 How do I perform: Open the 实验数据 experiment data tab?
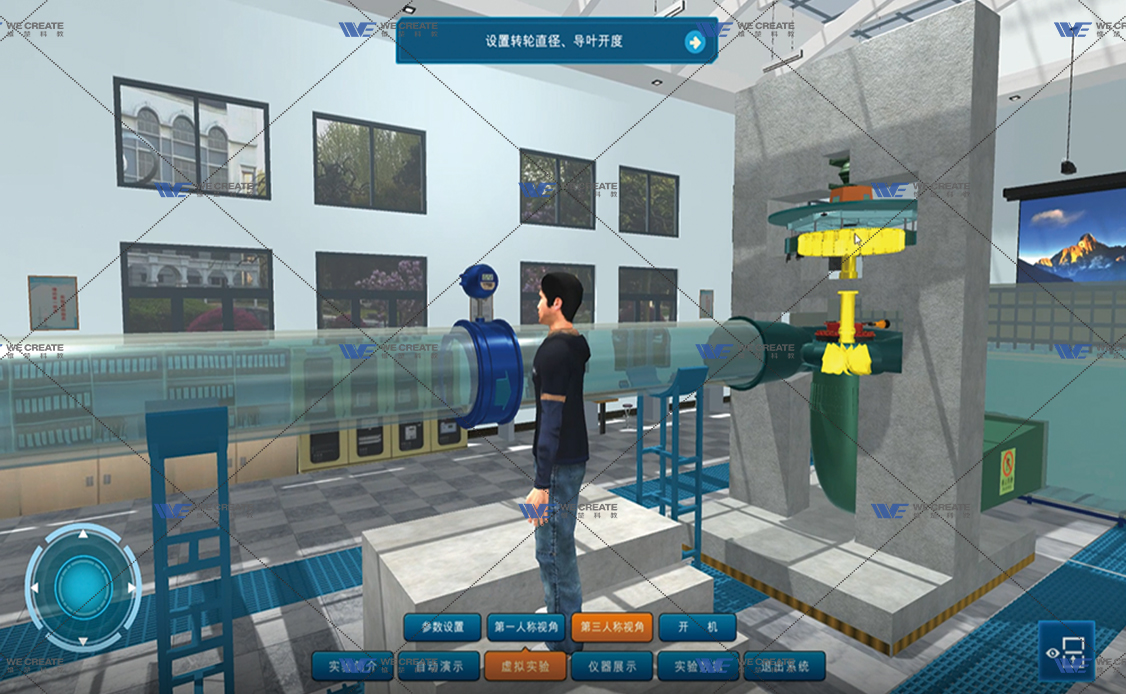698,665
